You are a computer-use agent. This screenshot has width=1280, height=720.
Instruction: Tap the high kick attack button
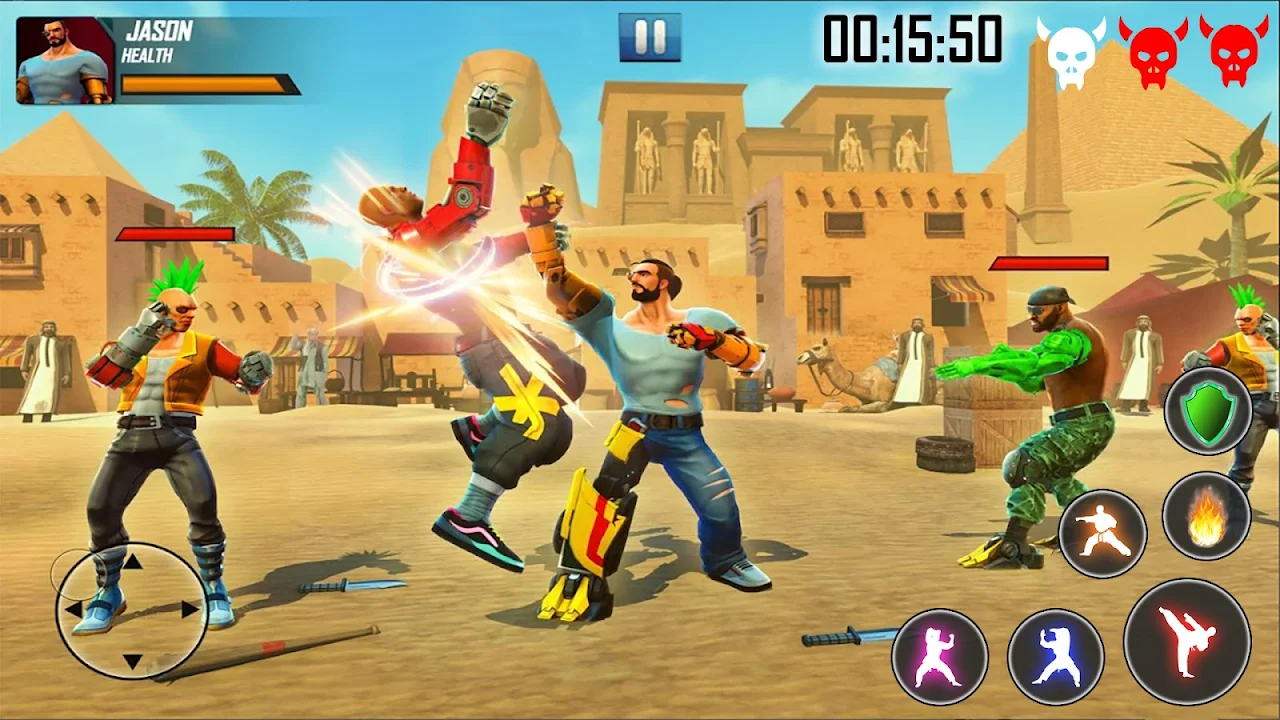pyautogui.click(x=1186, y=641)
